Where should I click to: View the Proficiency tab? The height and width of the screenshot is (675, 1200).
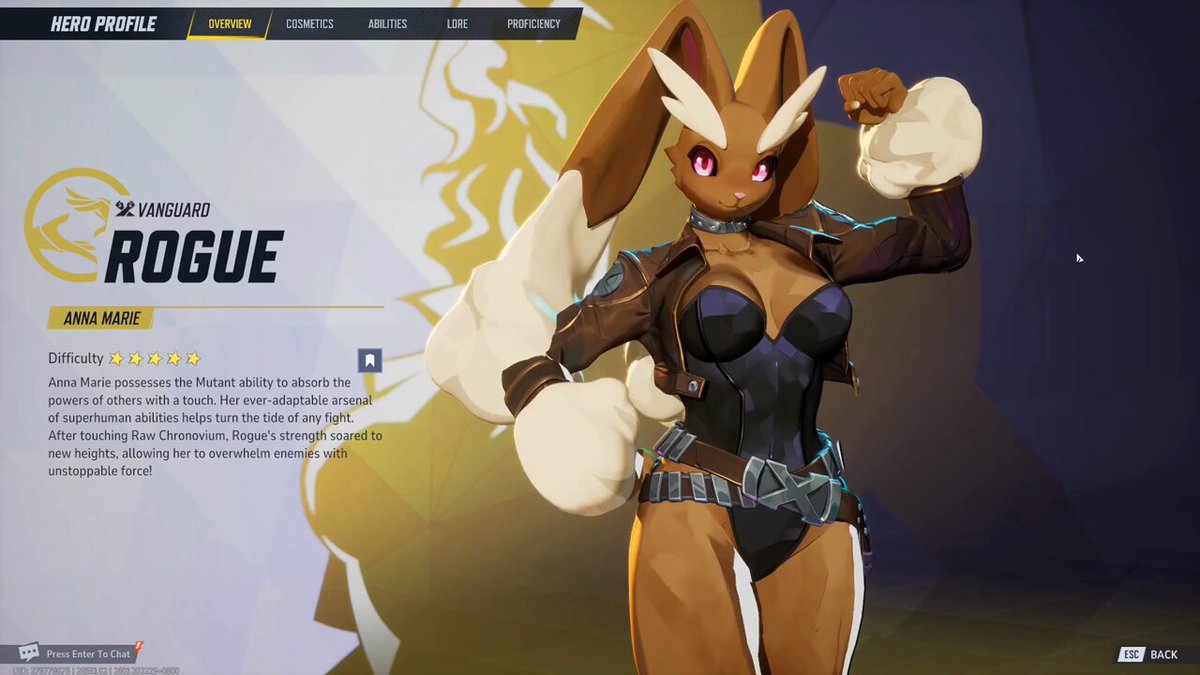pos(533,24)
